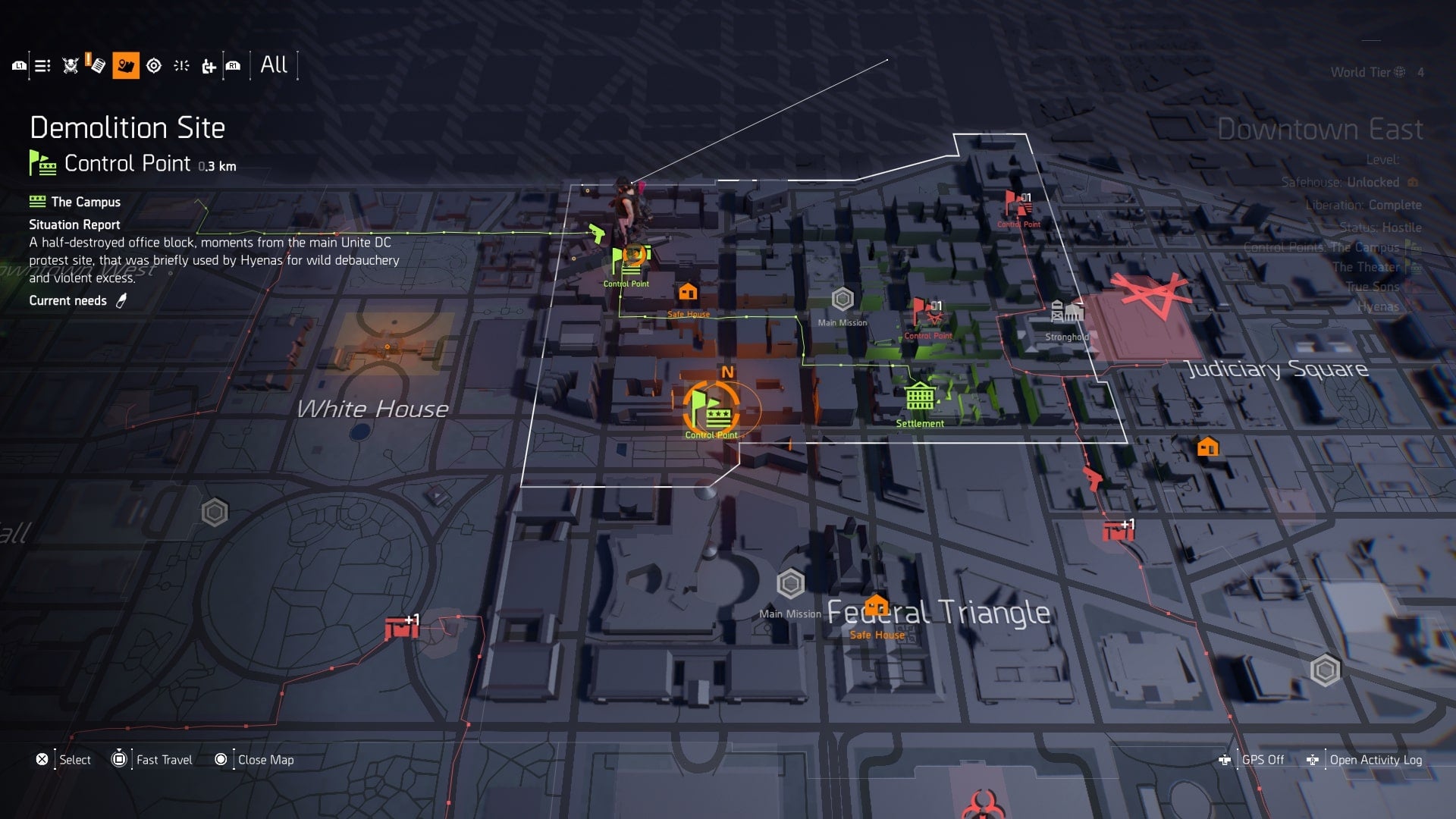Enable the red +1 supply crate marker

(x=1118, y=531)
